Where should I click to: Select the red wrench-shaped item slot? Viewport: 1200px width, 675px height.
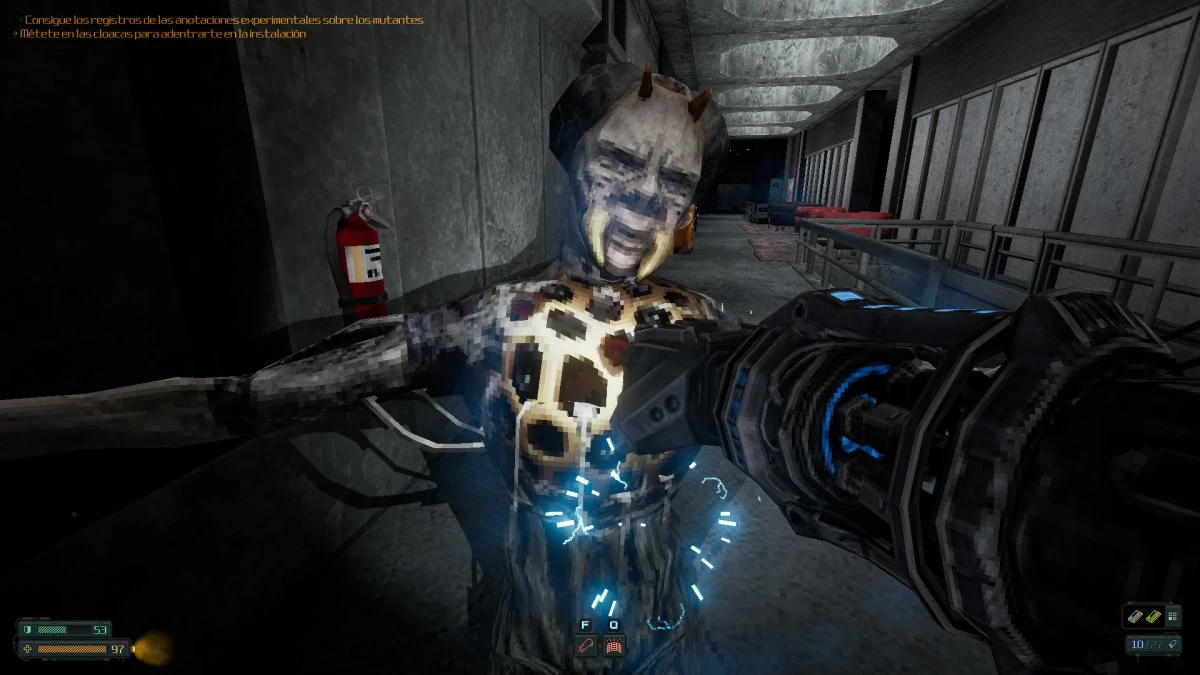pos(586,647)
